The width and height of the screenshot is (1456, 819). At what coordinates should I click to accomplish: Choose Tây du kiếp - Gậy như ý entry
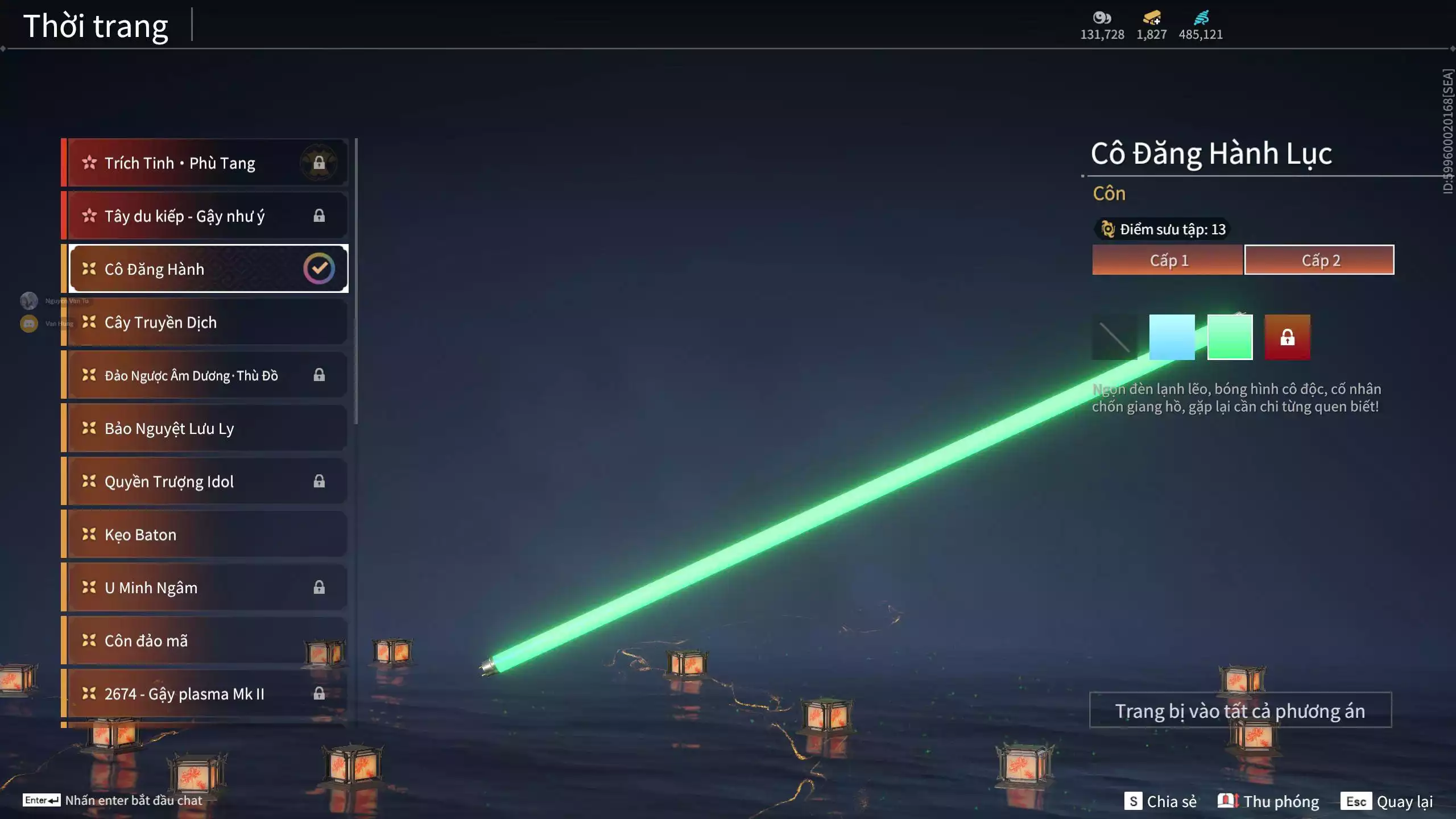[205, 216]
